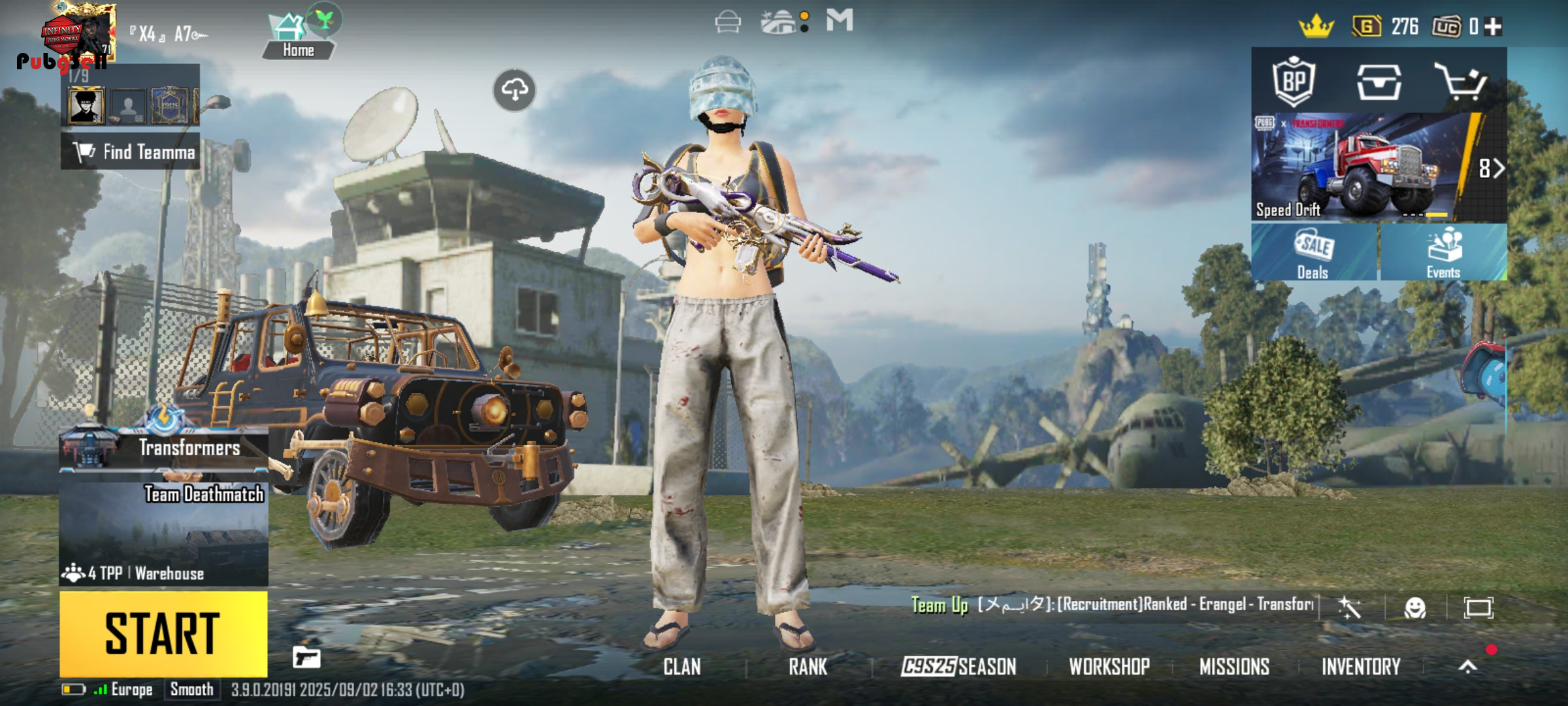Click Find Teammates button
This screenshot has width=1568, height=706.
(x=131, y=152)
